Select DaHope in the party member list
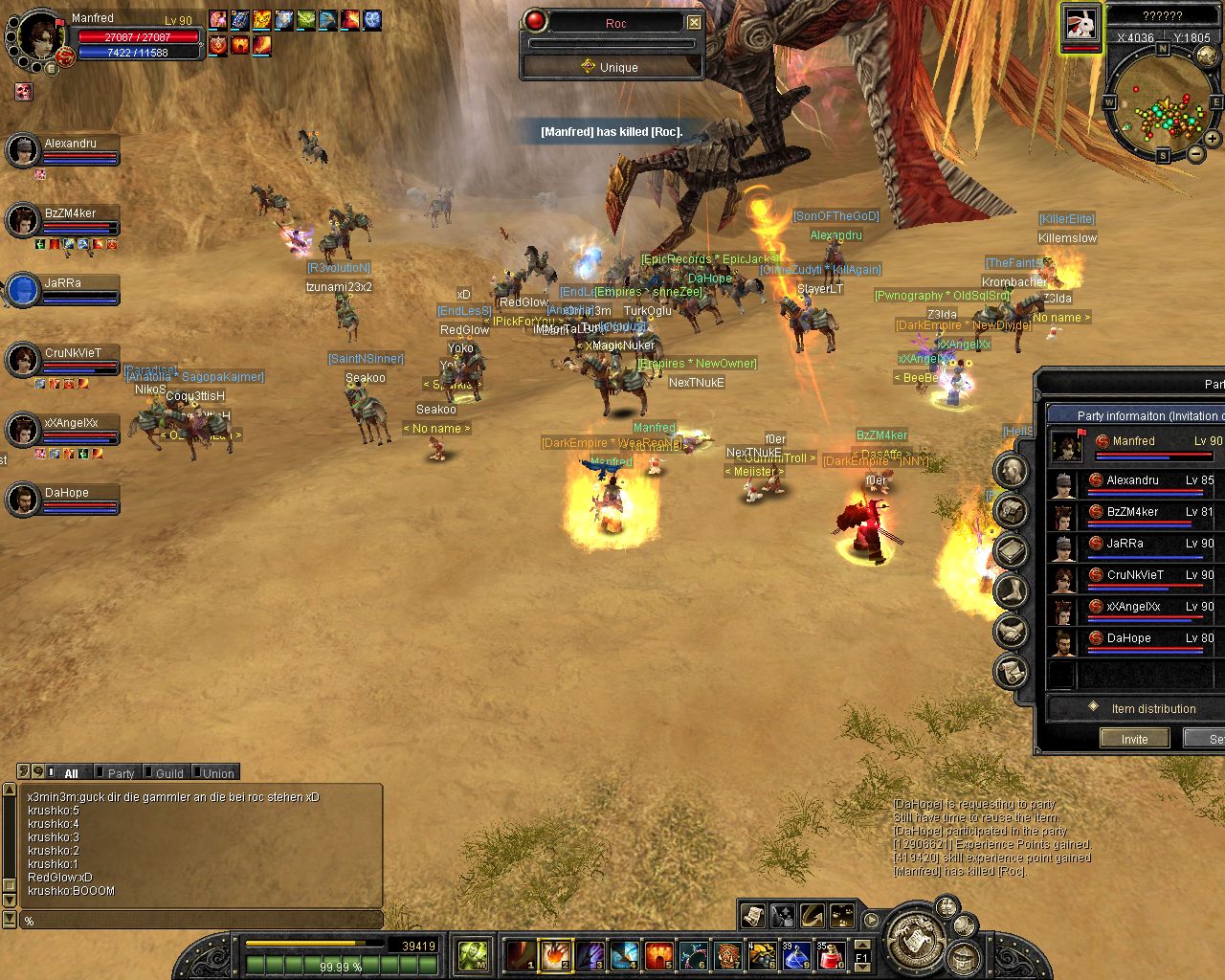1225x980 pixels. (1129, 639)
